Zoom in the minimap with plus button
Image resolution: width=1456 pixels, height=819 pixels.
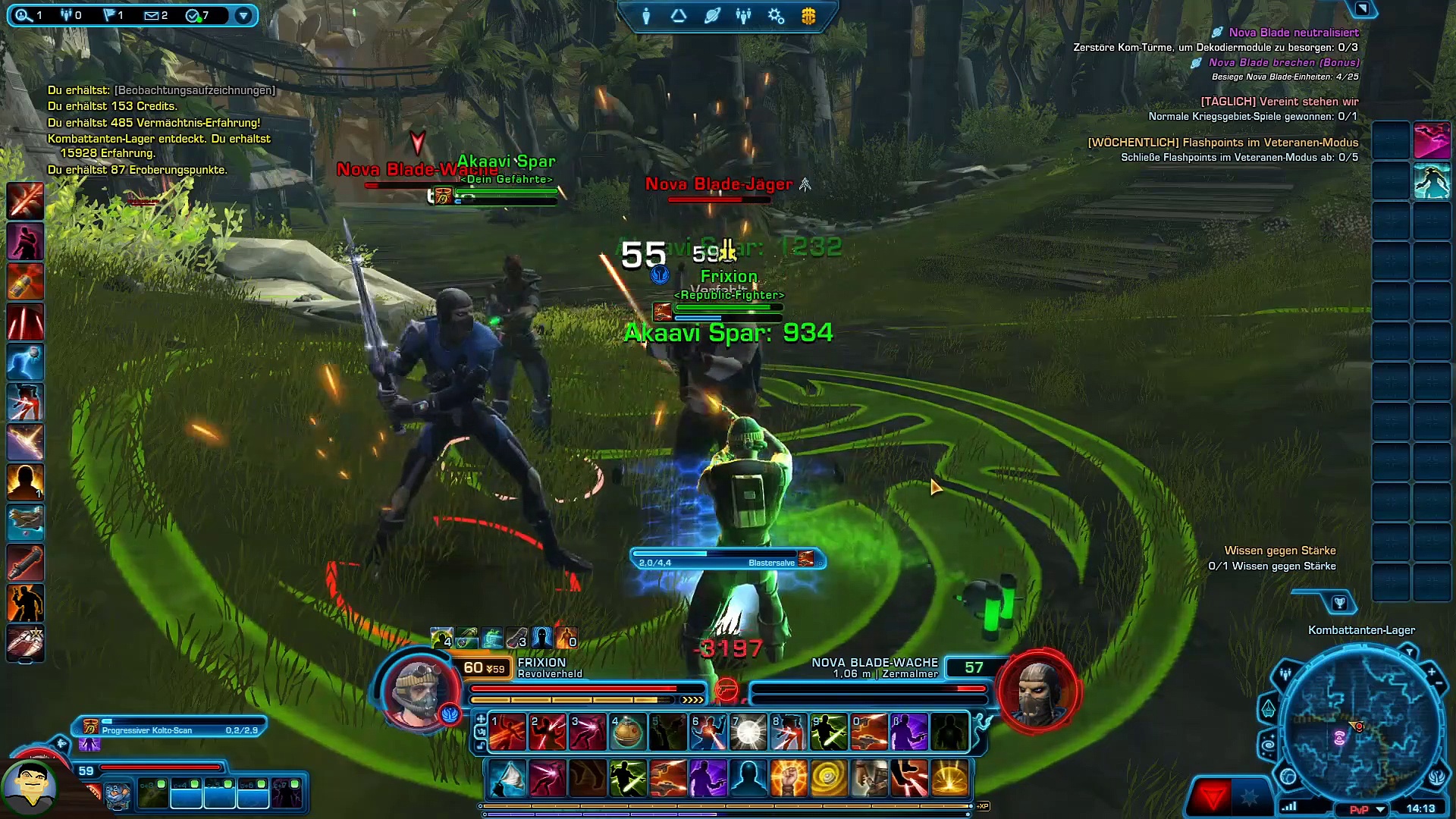1432,672
